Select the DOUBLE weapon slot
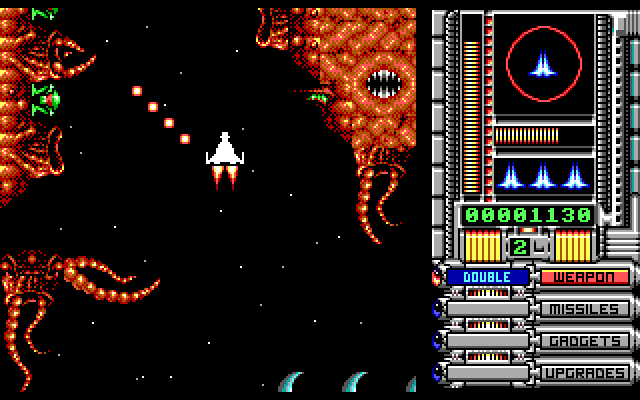Screen dimensions: 640x400 pyautogui.click(x=488, y=277)
